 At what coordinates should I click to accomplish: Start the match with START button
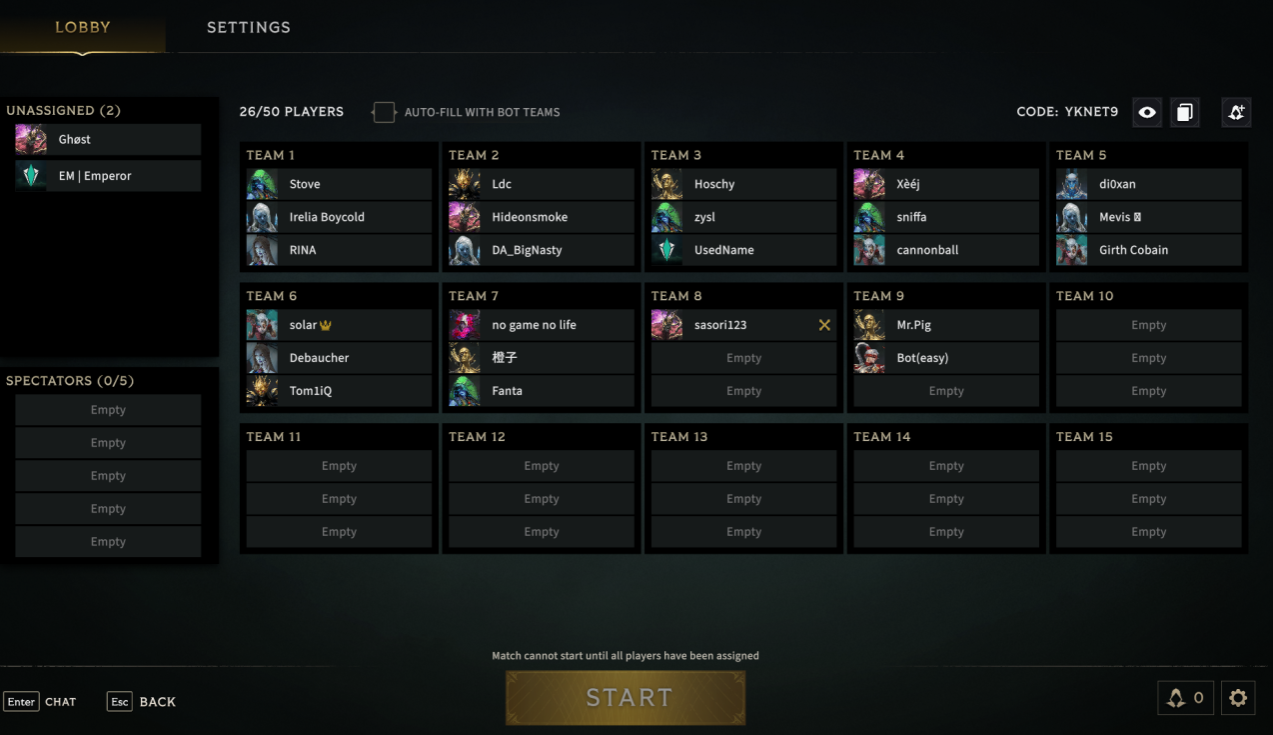coord(626,697)
